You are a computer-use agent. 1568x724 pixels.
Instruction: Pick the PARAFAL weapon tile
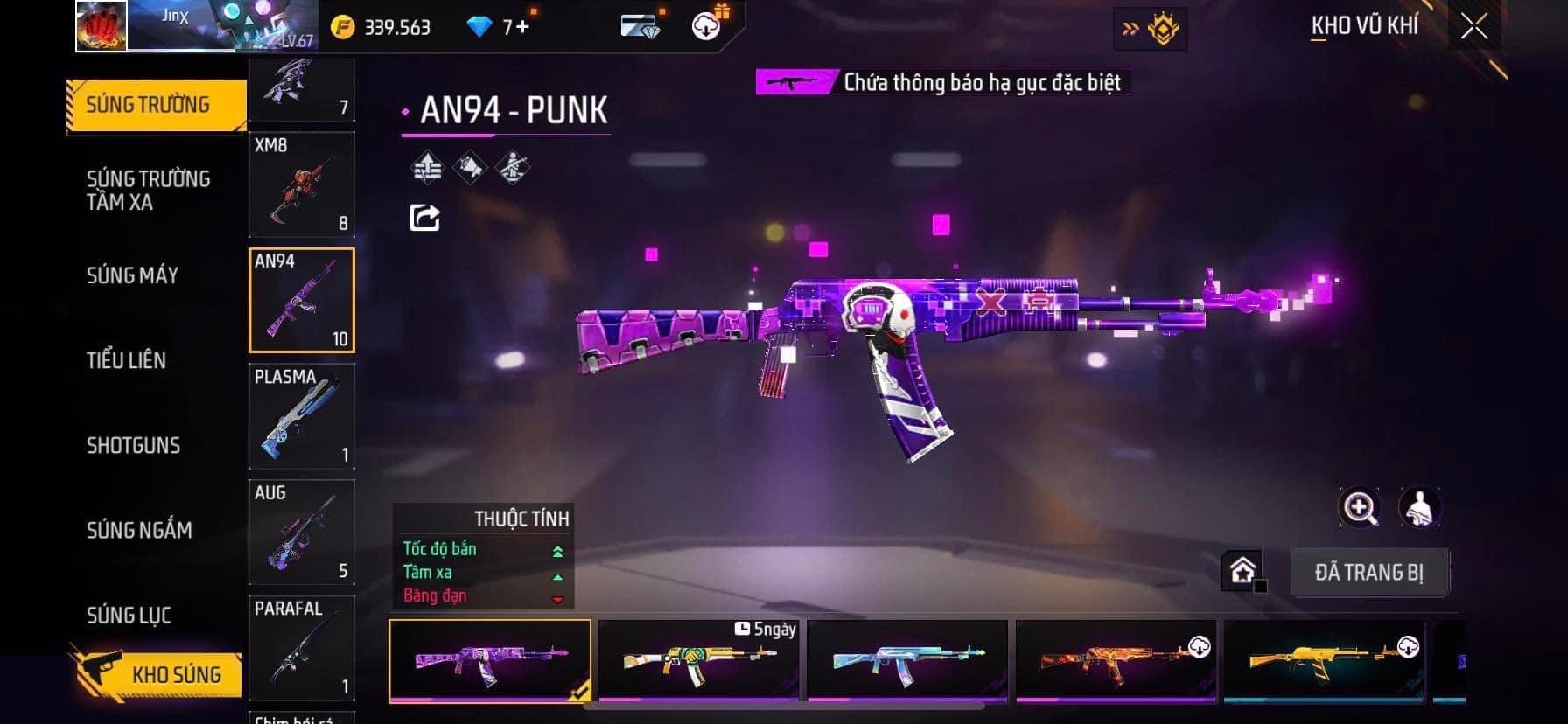pyautogui.click(x=301, y=647)
